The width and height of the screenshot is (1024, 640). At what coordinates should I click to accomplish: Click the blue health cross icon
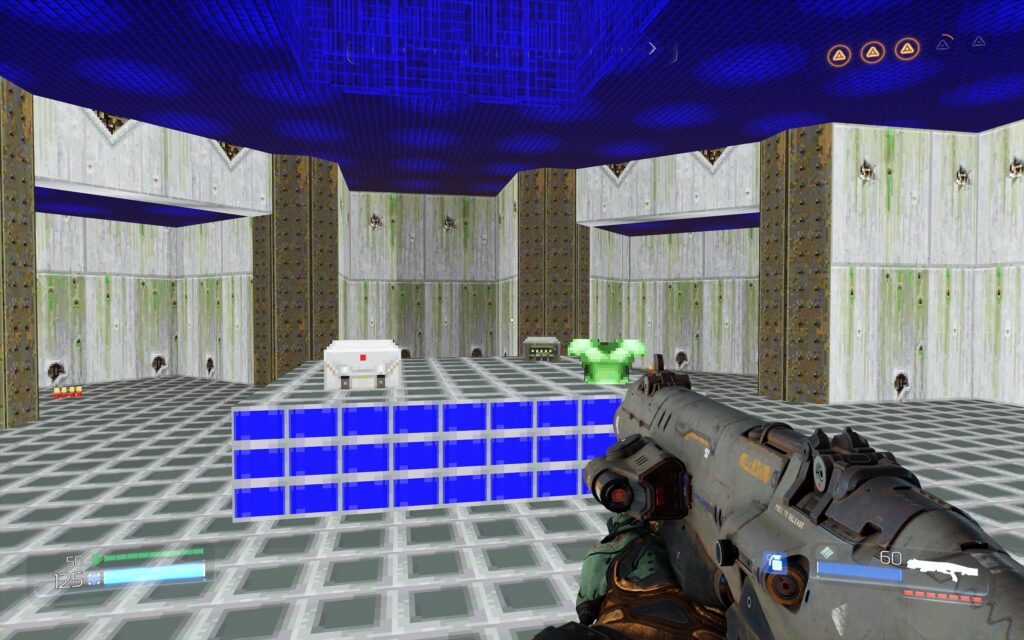tap(94, 577)
